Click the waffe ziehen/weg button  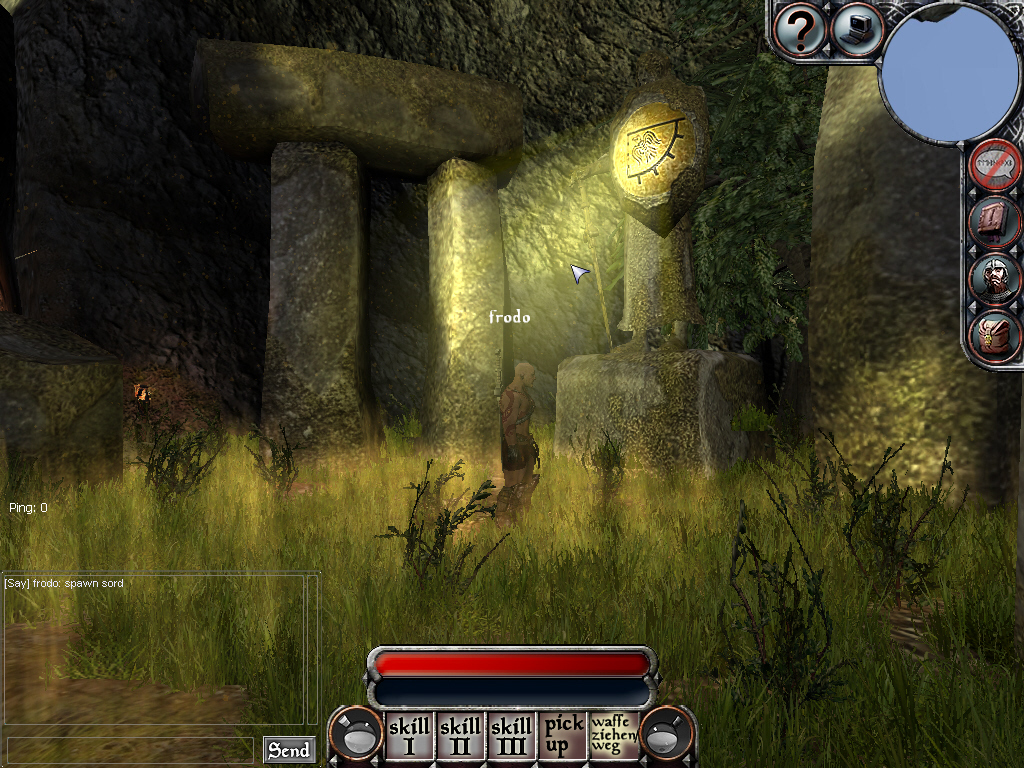click(614, 735)
